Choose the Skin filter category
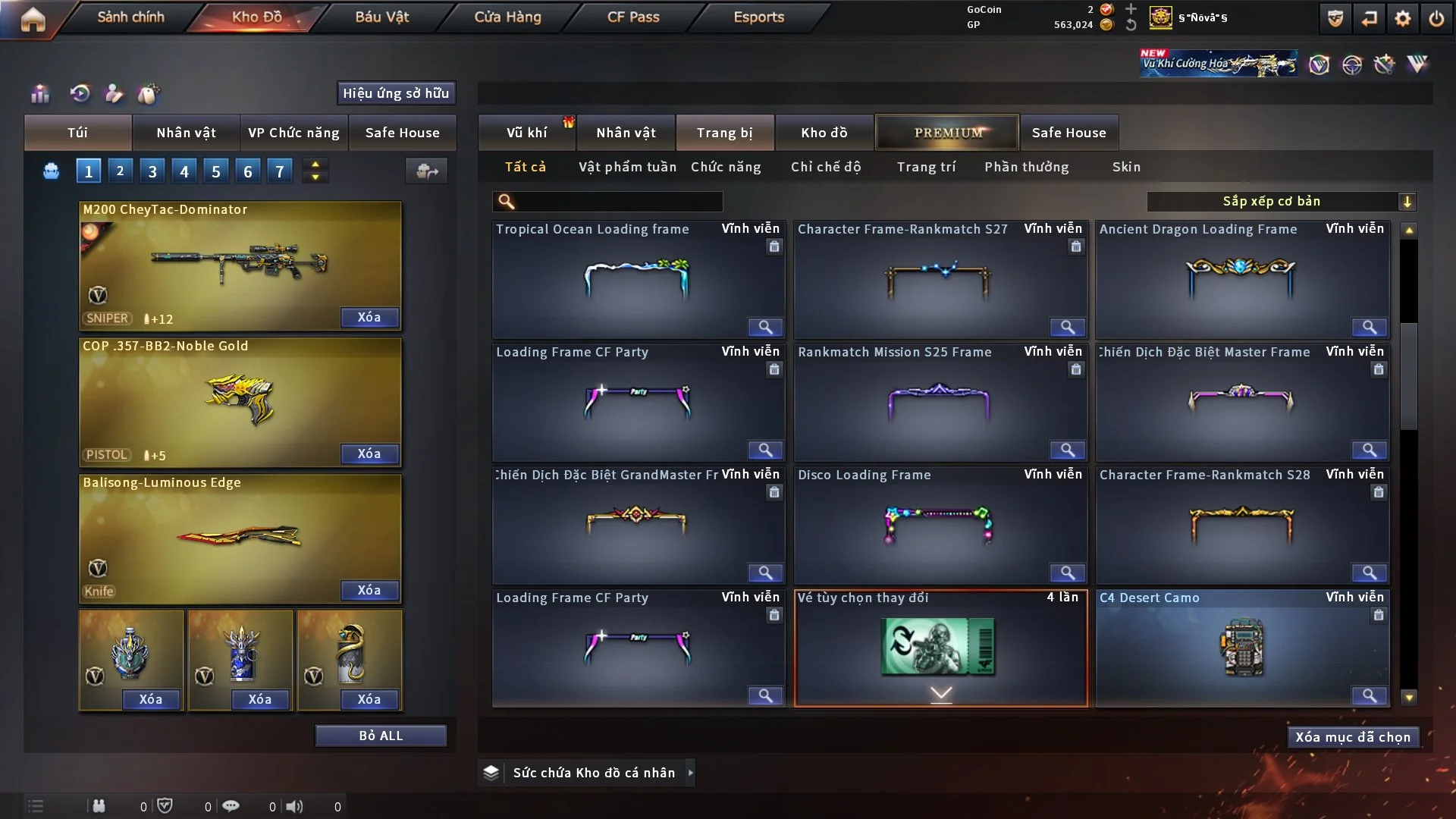The image size is (1456, 819). click(x=1126, y=167)
